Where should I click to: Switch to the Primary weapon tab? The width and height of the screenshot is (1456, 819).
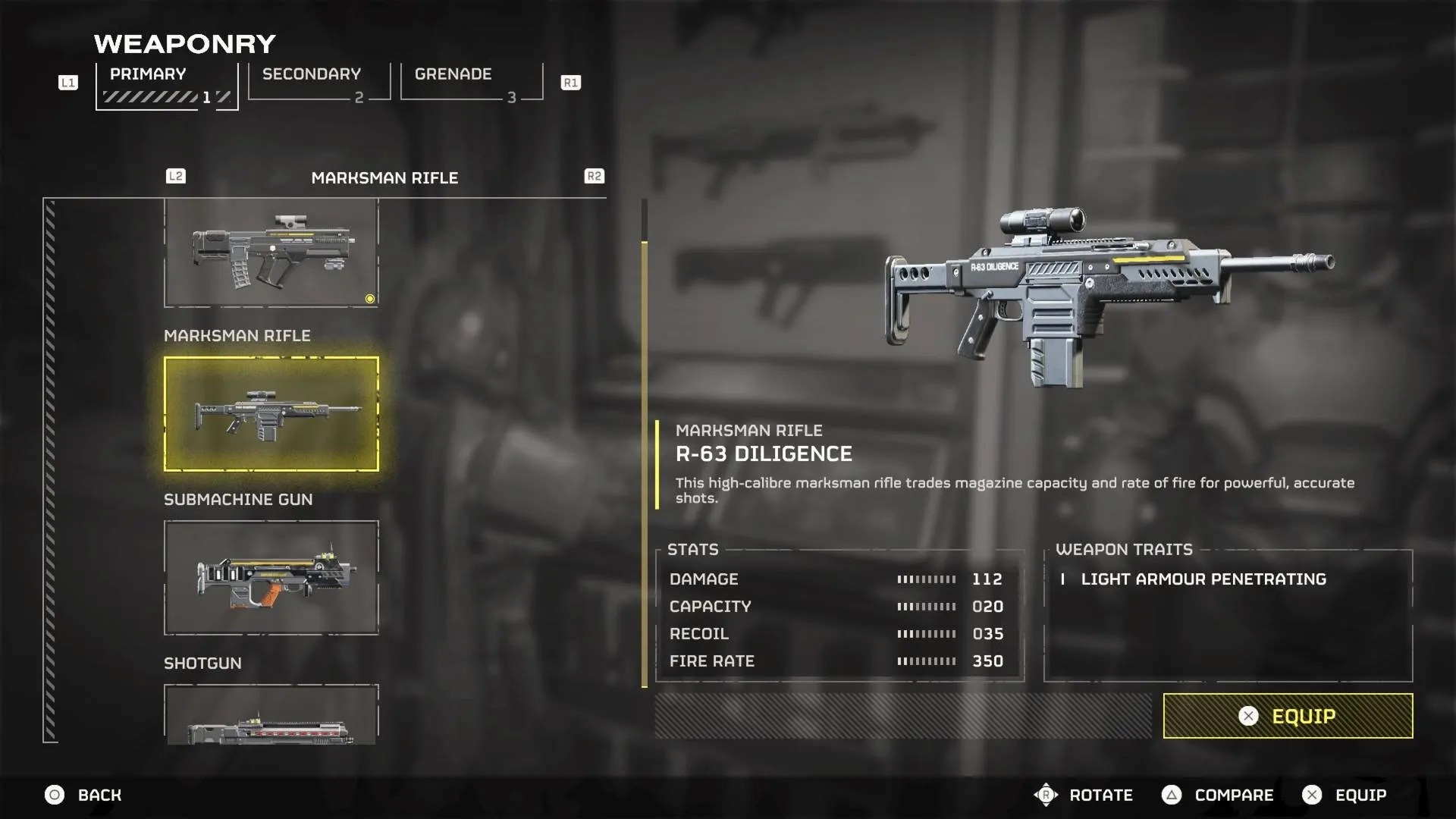coord(167,85)
